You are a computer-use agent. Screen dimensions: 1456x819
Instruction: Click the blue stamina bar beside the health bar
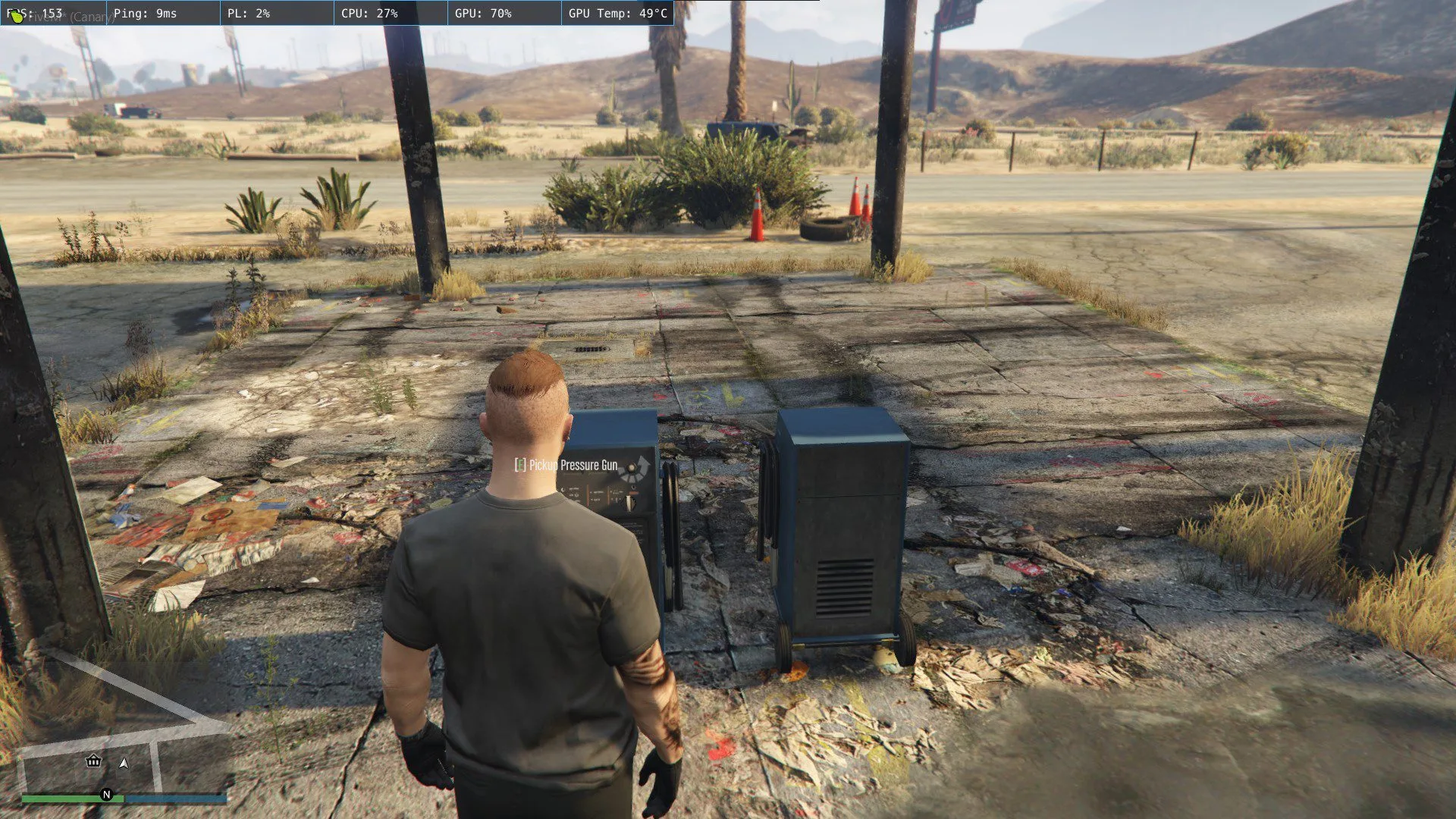pos(174,798)
